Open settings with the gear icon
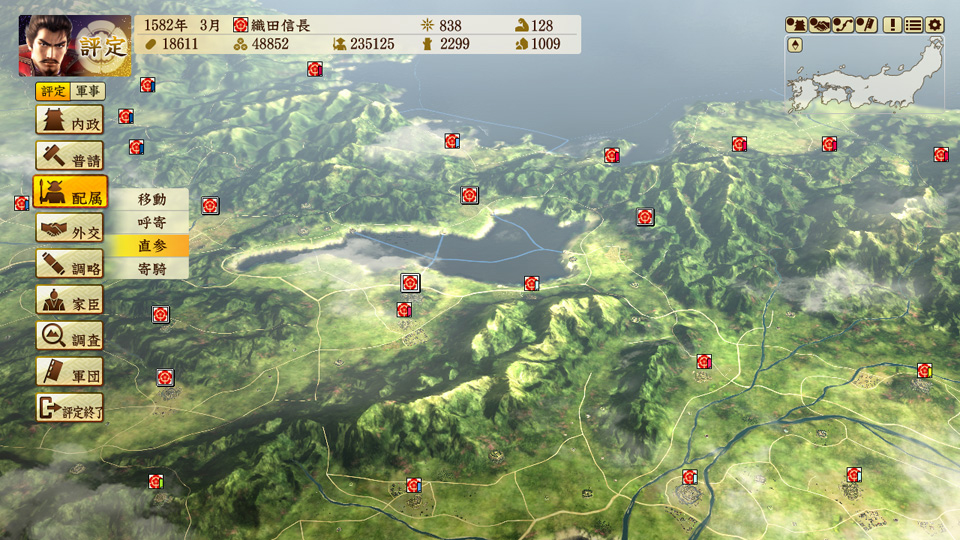960x540 pixels. click(935, 24)
